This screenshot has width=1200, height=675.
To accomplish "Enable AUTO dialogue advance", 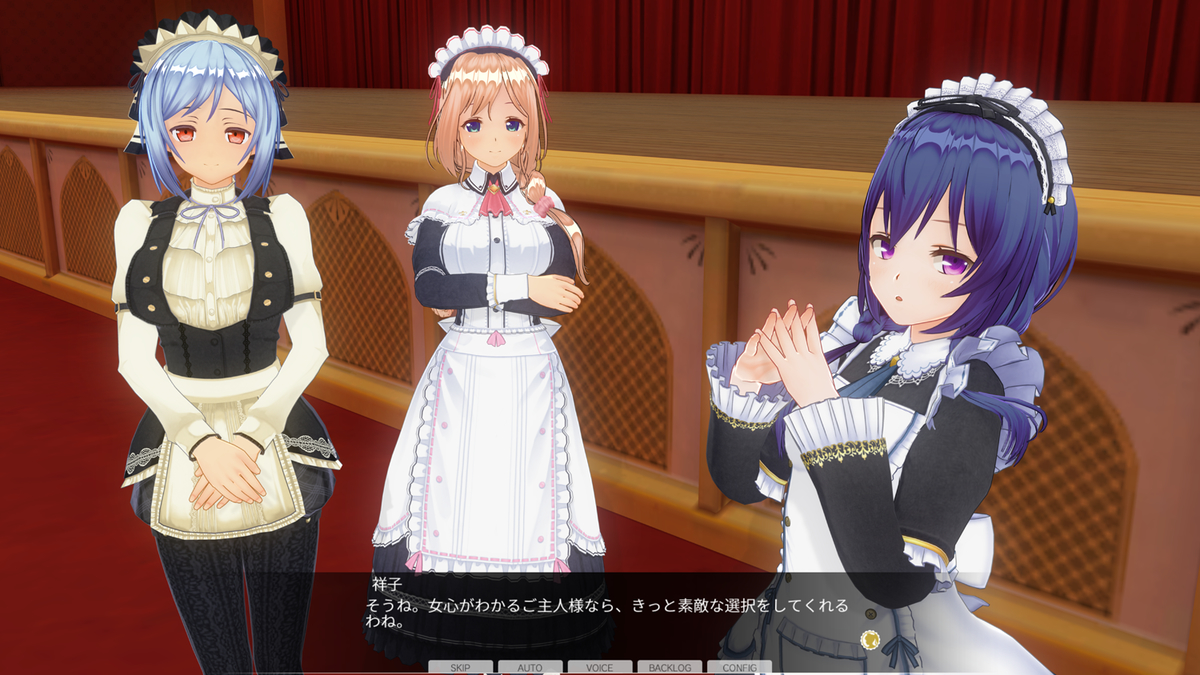I will [x=530, y=667].
